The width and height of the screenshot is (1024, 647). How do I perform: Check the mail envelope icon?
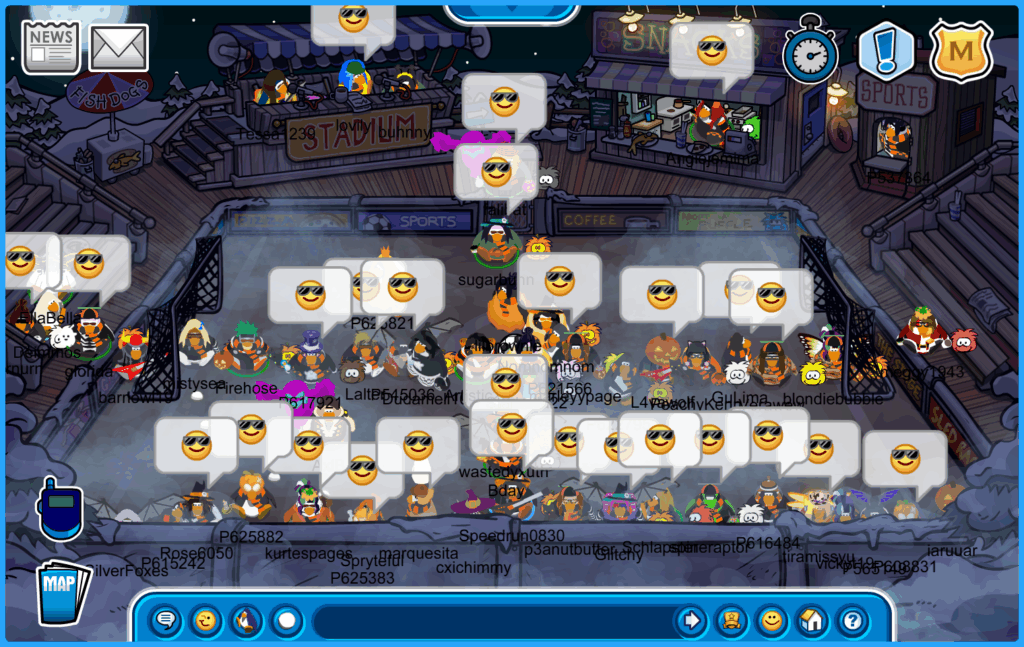pos(119,47)
